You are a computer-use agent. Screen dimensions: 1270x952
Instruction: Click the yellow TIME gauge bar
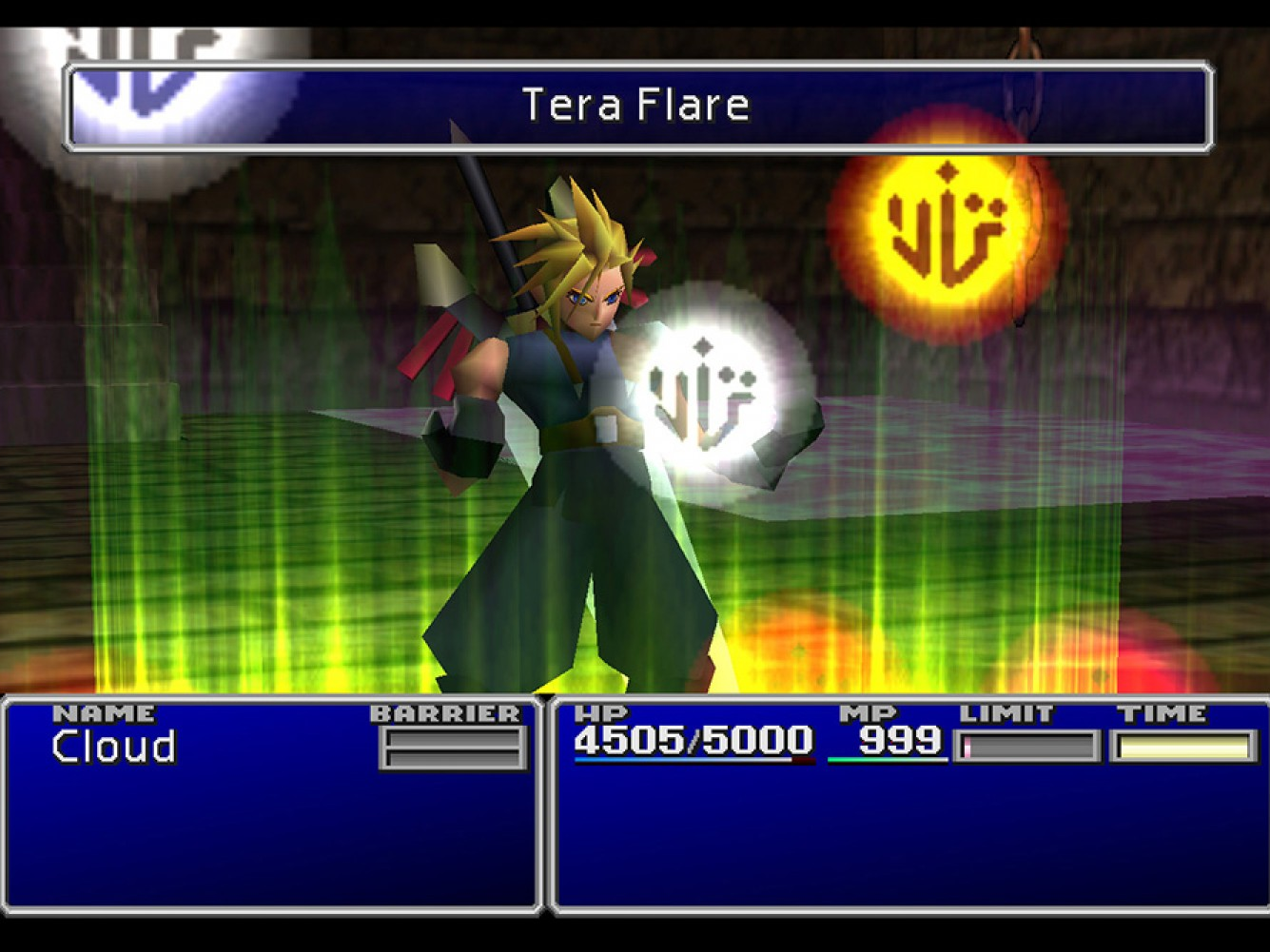tap(1183, 747)
